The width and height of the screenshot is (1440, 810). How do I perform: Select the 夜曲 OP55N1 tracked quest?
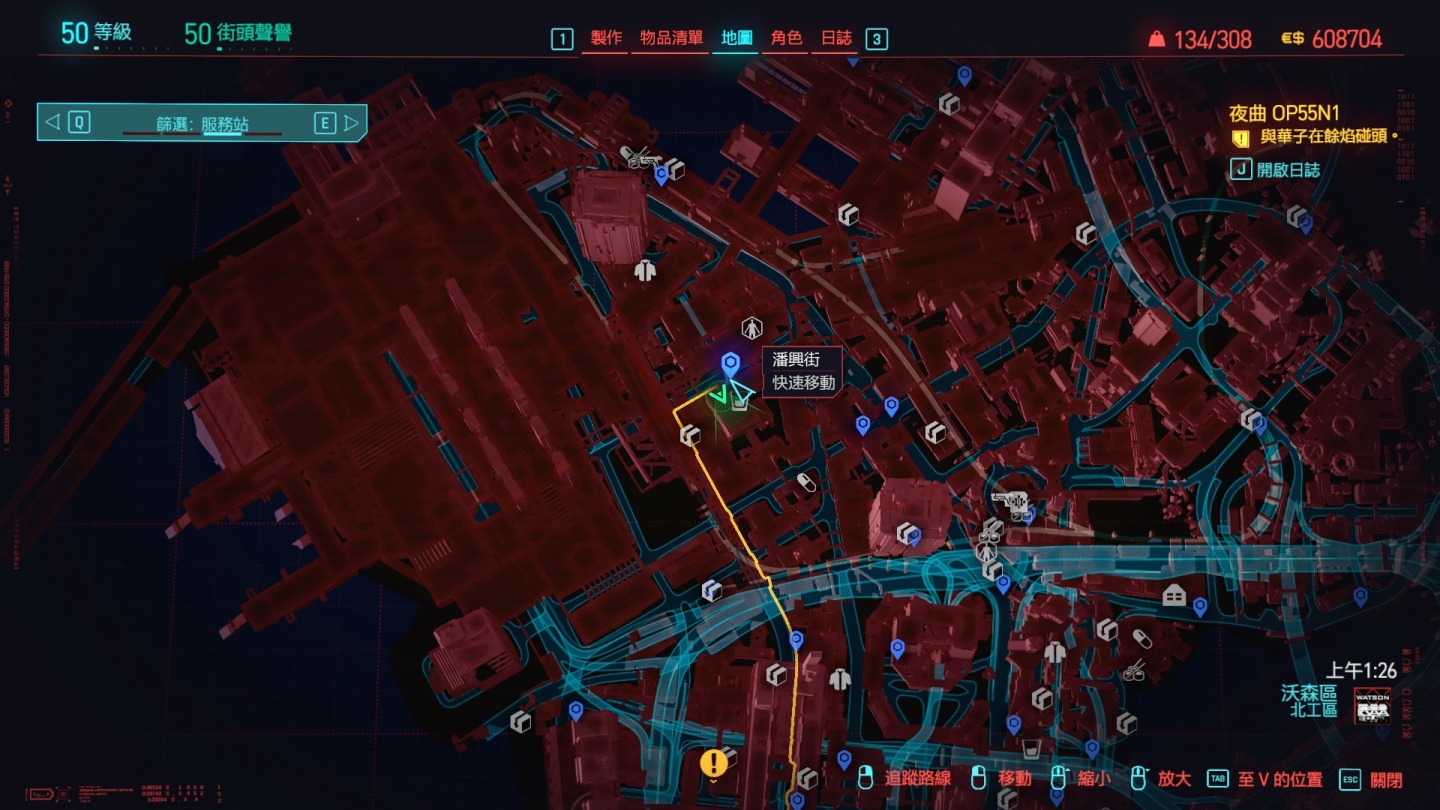[1283, 114]
